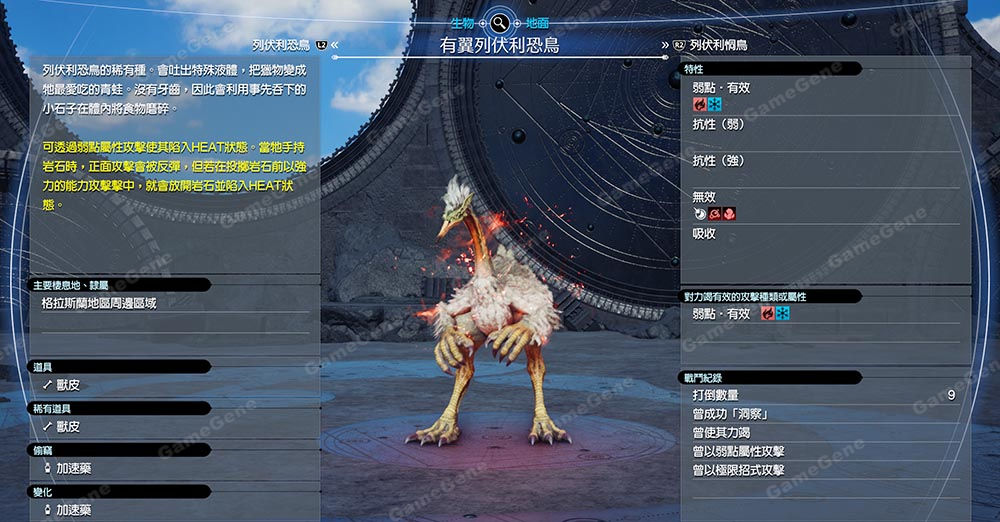This screenshot has height=522, width=1000.
Task: Select the 獸皮 entry under 稀有道具
Action: point(68,426)
